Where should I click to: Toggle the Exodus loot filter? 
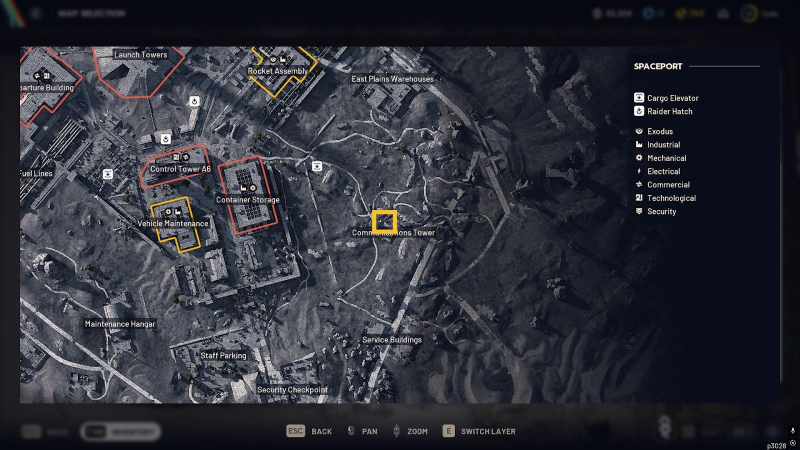(660, 131)
